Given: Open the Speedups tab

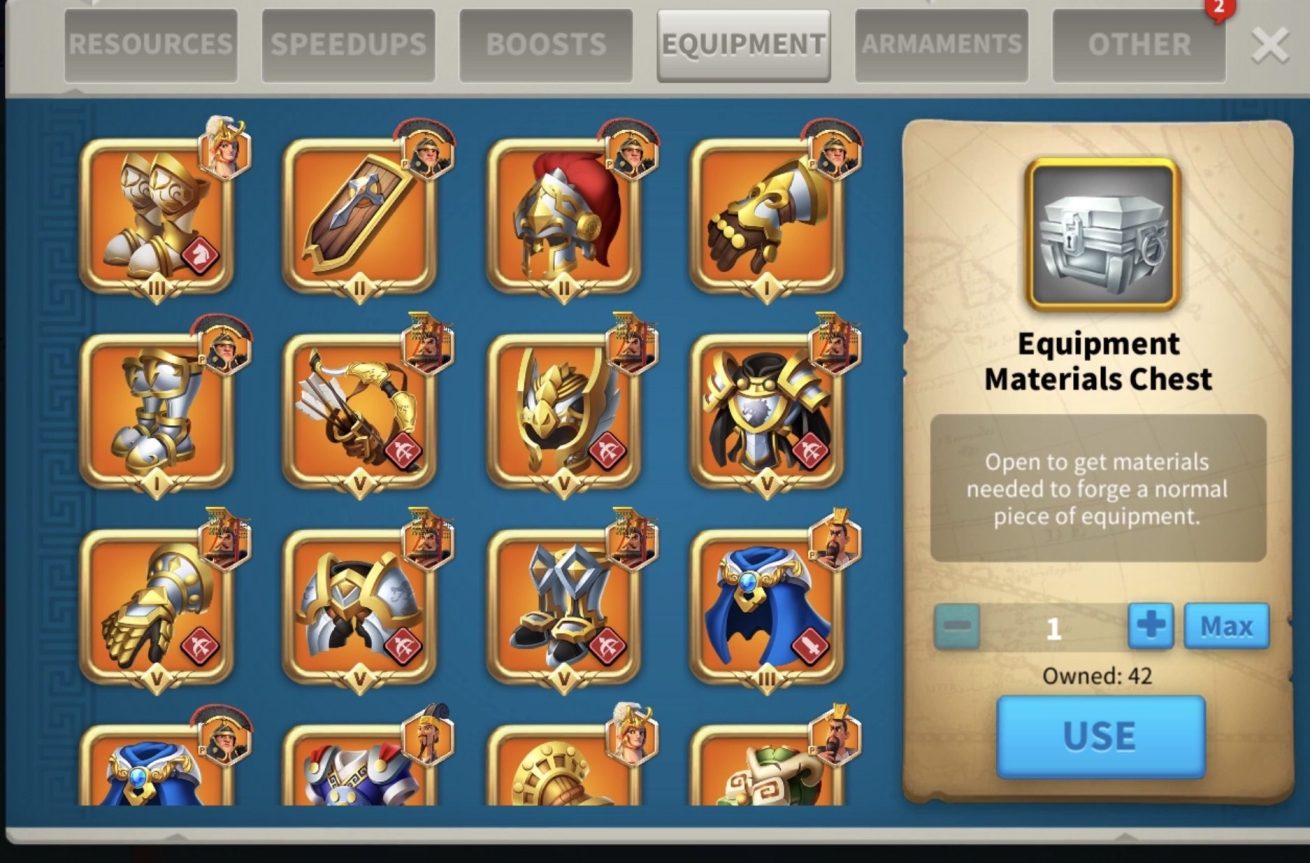Looking at the screenshot, I should 348,45.
